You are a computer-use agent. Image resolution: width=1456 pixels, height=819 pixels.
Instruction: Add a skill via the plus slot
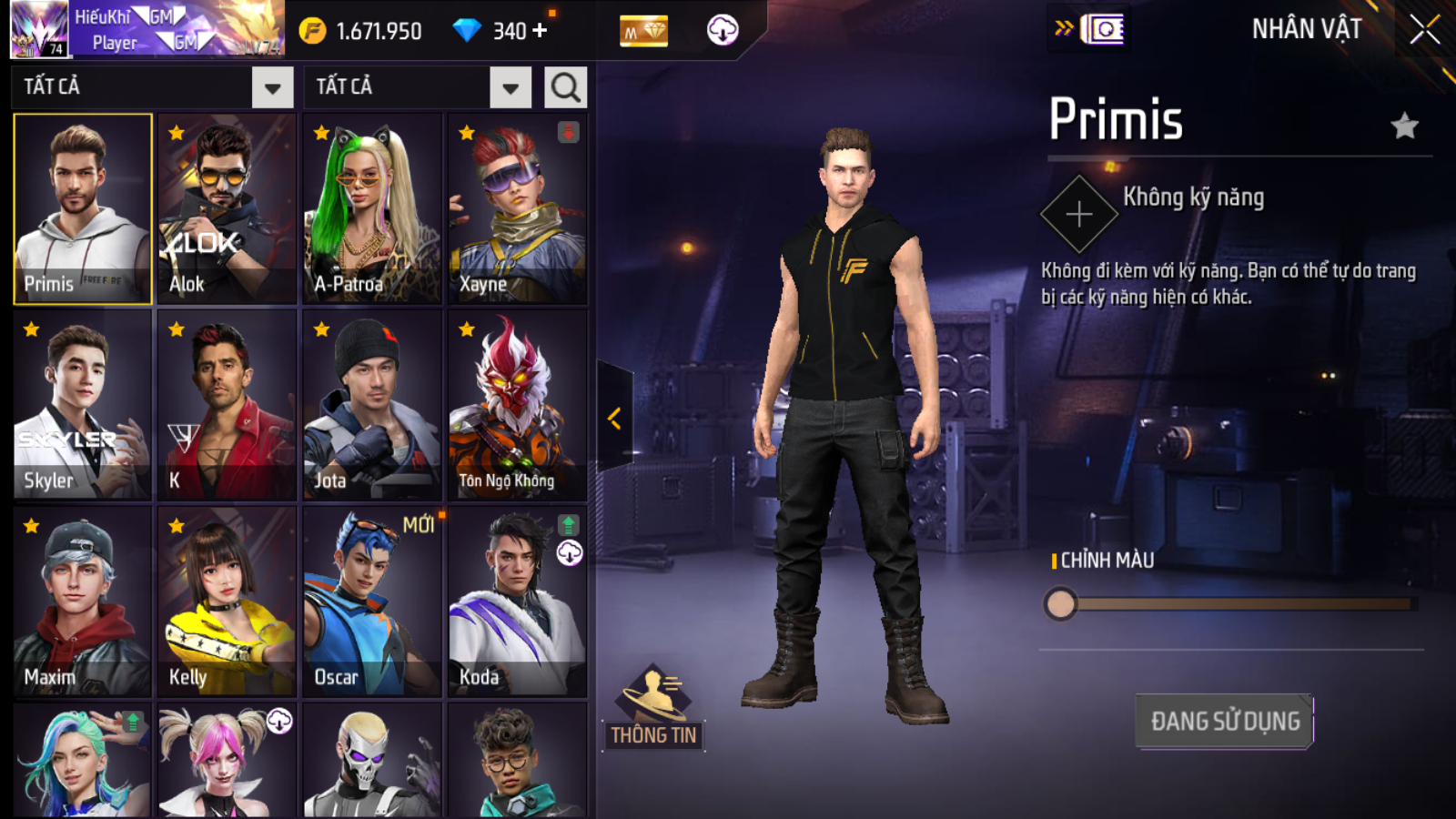coord(1079,215)
